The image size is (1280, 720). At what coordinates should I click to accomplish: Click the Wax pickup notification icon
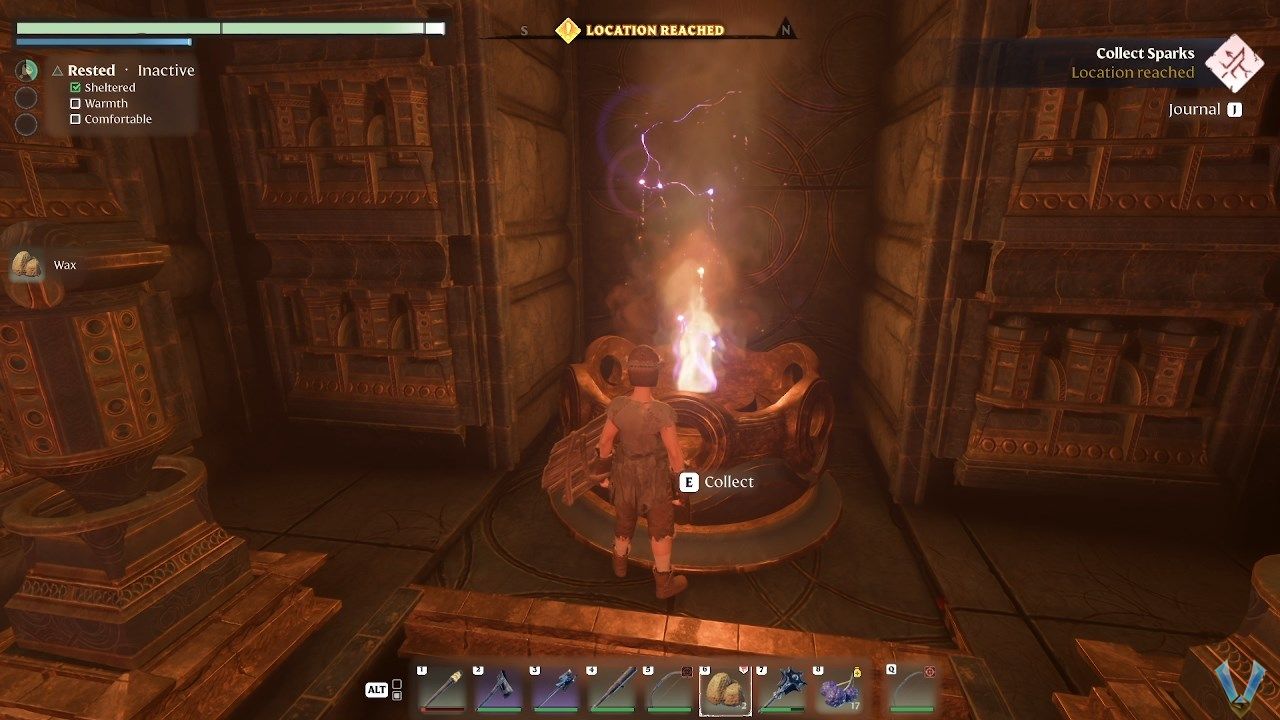pyautogui.click(x=25, y=265)
